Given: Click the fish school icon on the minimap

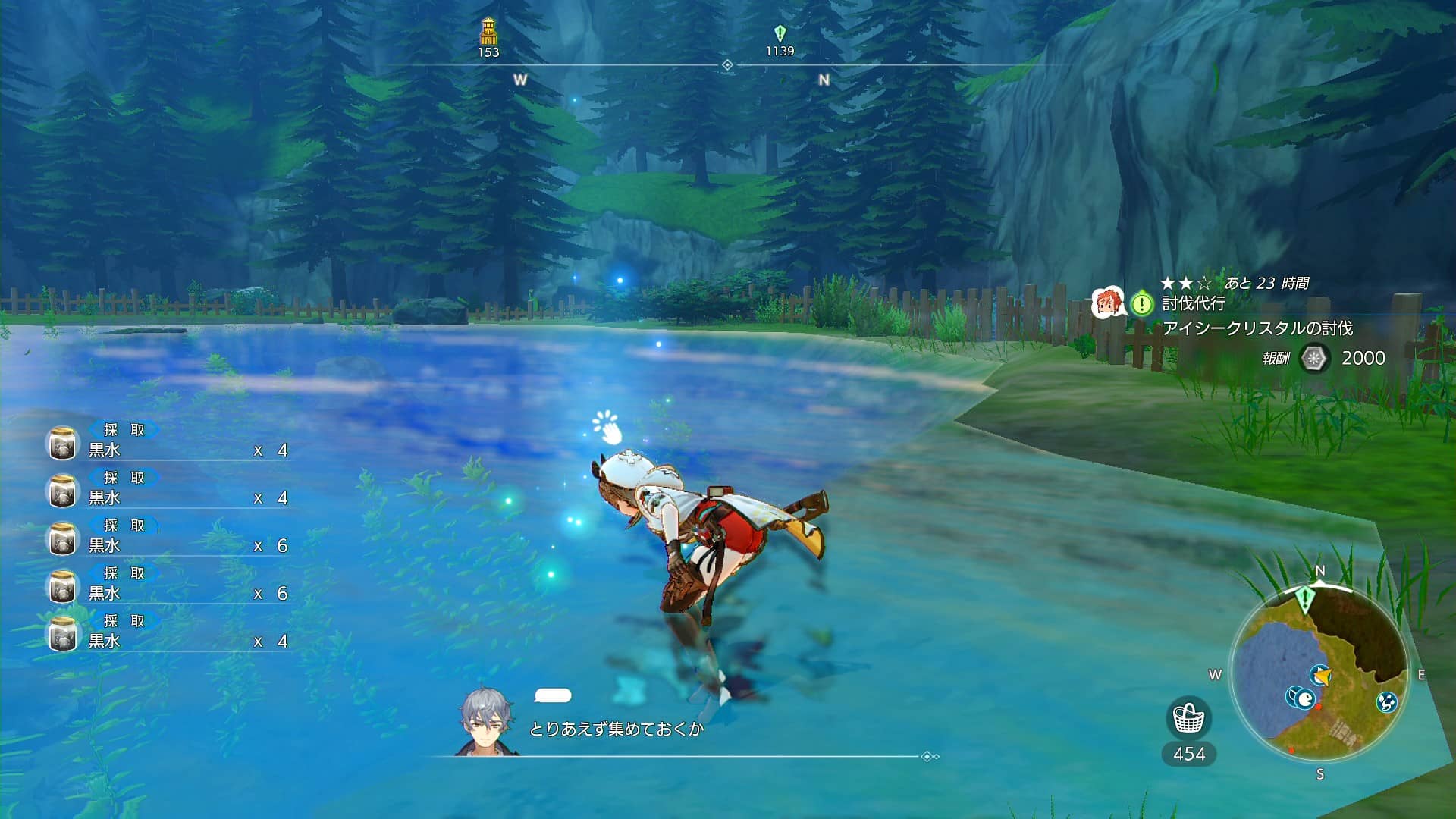Looking at the screenshot, I should point(1305,699).
